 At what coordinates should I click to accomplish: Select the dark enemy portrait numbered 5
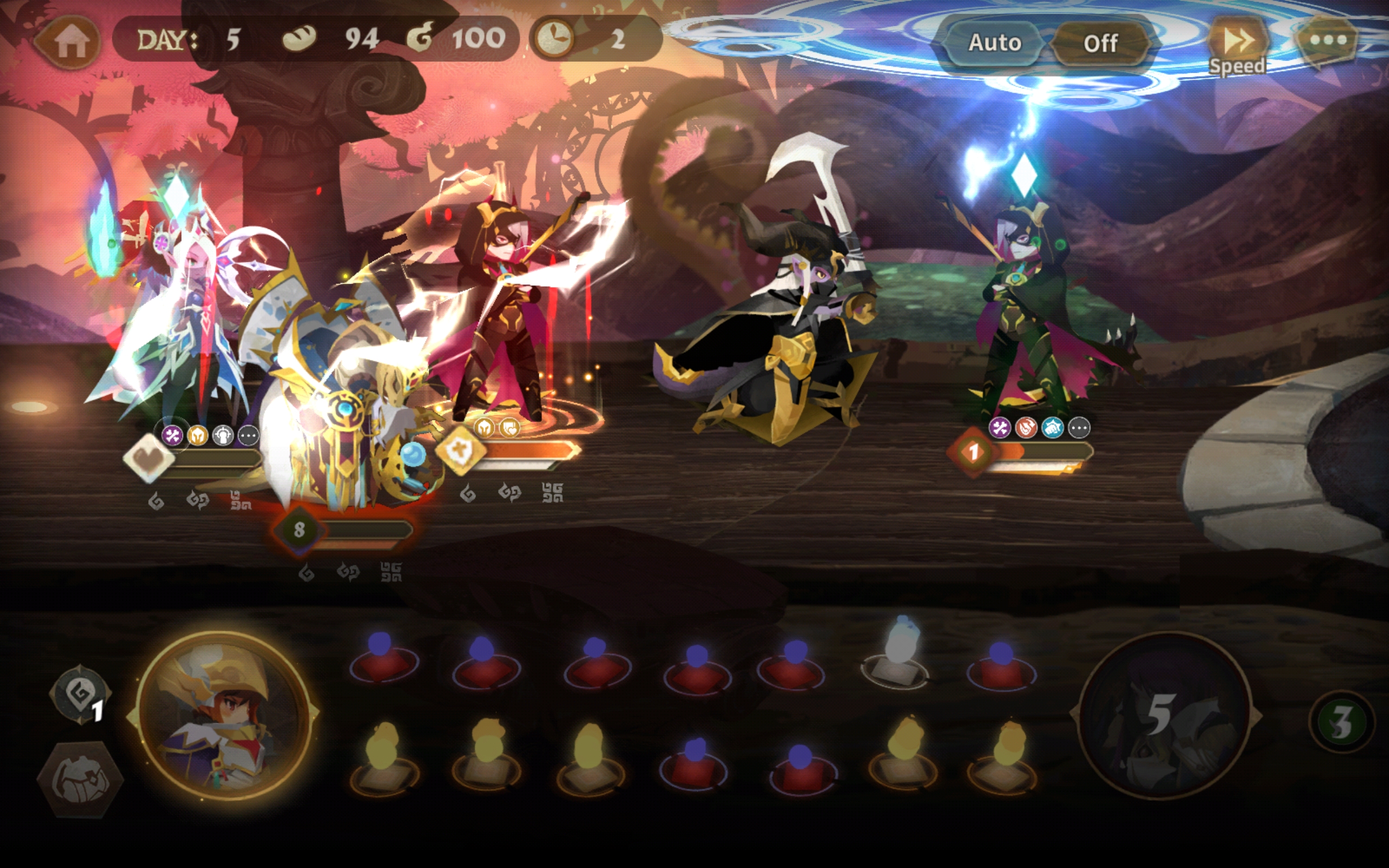pos(1164,716)
